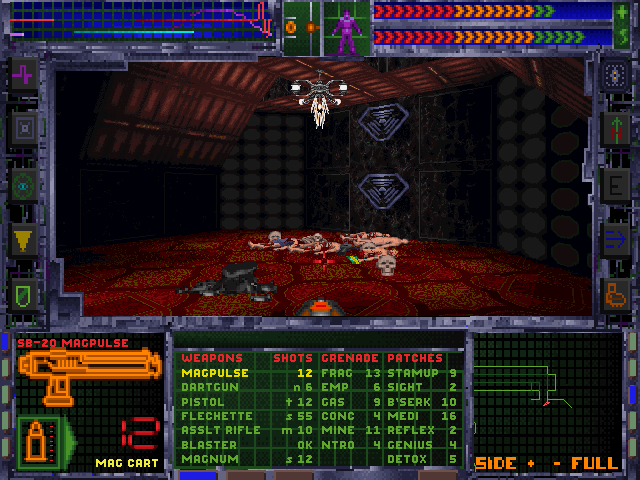This screenshot has width=640, height=480.
Task: Select the Gas grenade entry
Action: click(331, 401)
